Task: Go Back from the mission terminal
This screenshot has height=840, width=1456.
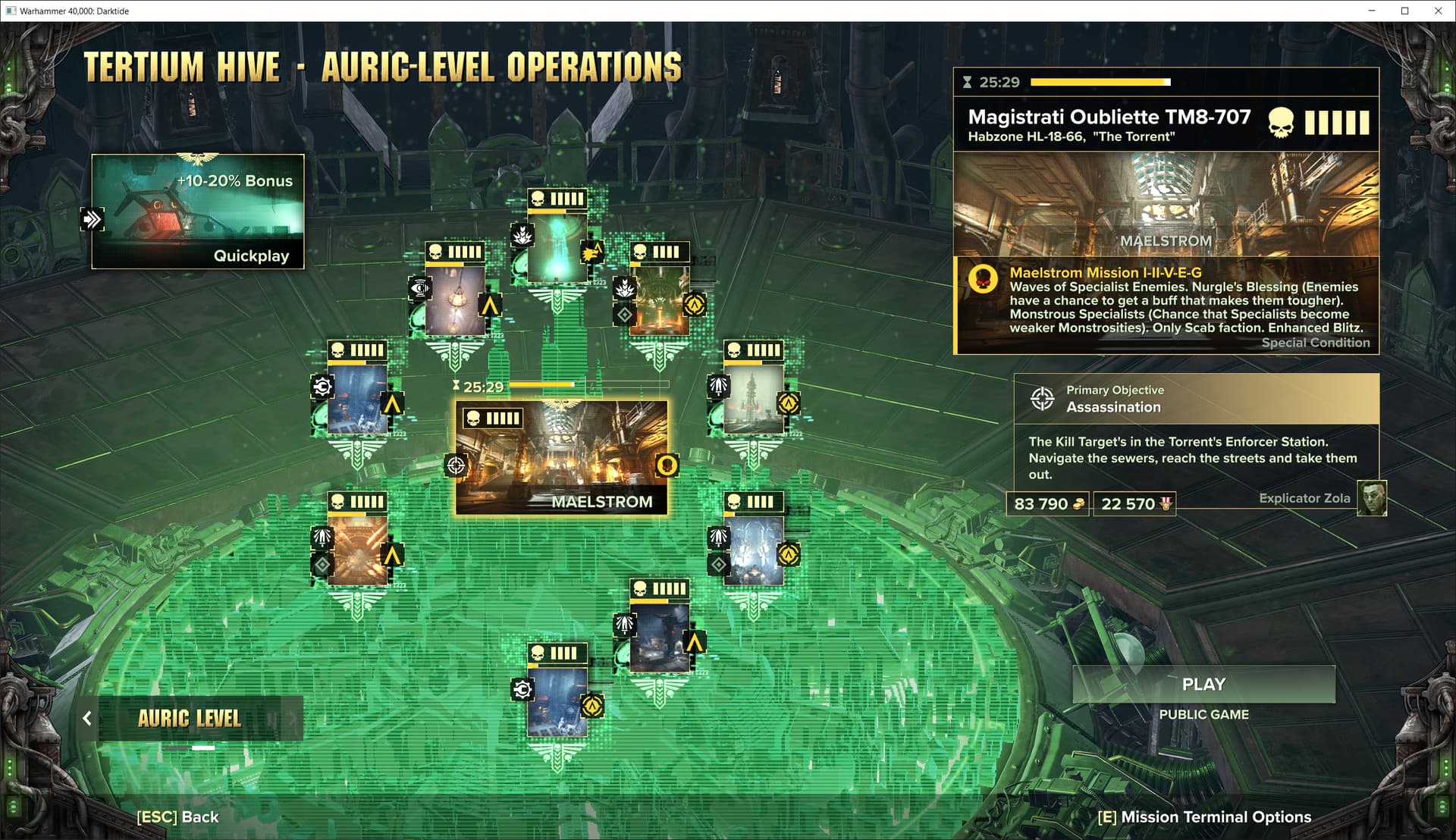Action: pos(177,817)
